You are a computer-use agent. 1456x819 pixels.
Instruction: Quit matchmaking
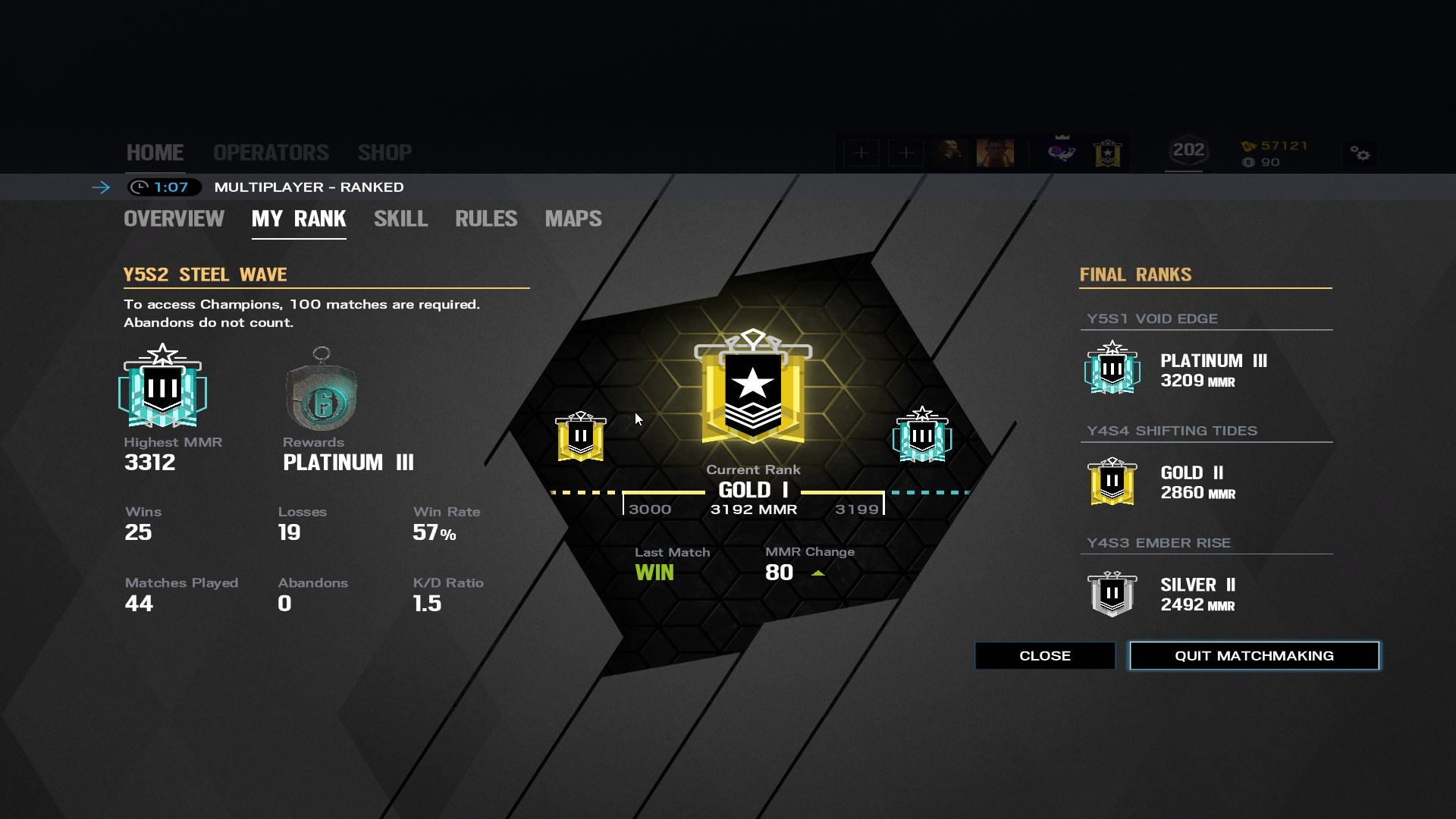[x=1254, y=656]
